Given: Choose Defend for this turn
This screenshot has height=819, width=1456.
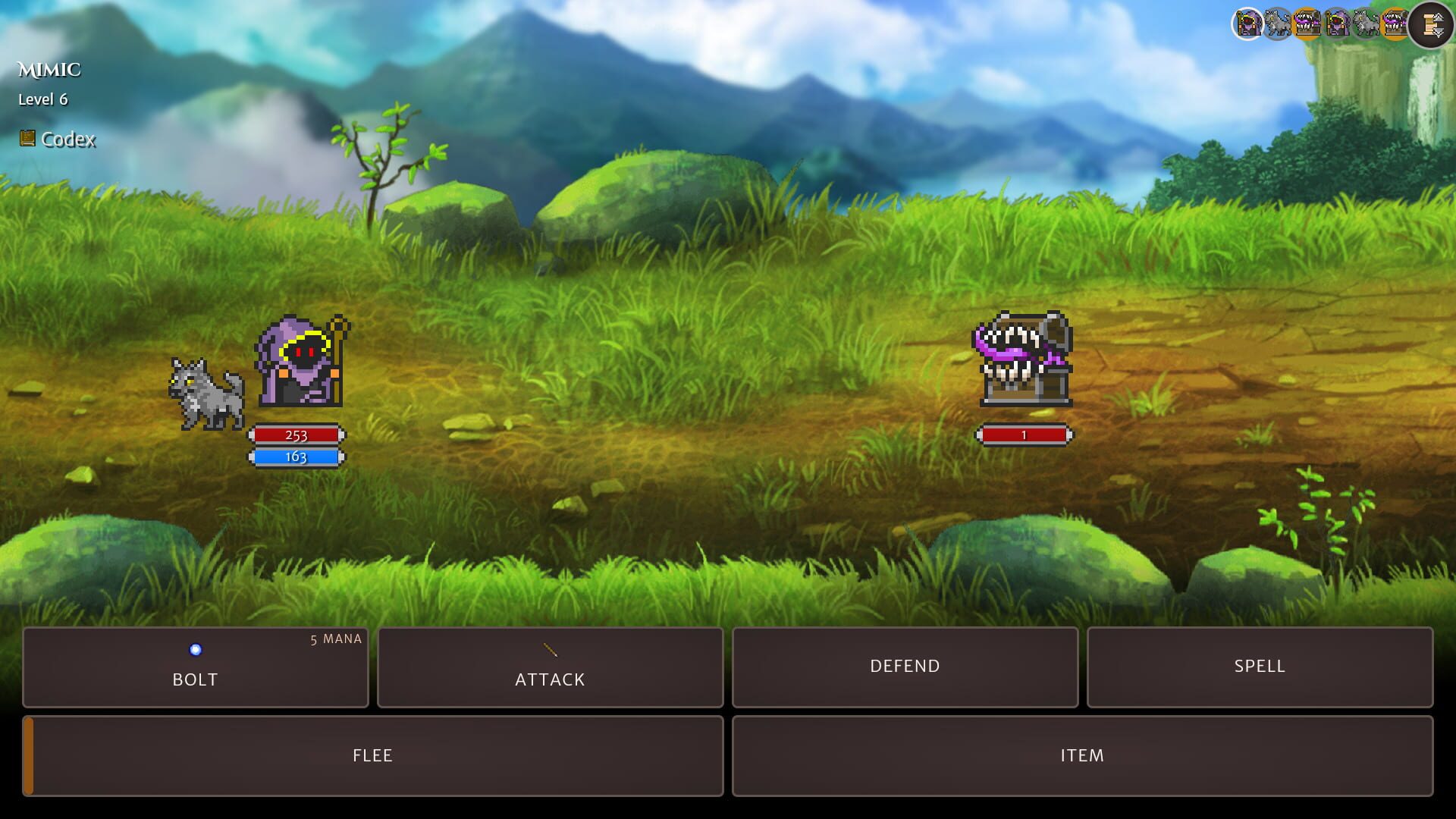Looking at the screenshot, I should click(904, 667).
